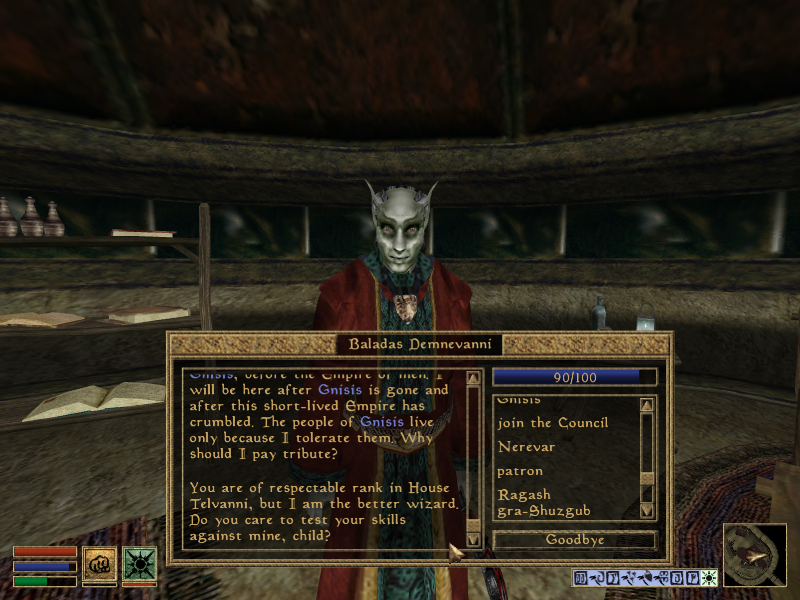Screen dimensions: 800x600
Task: Follow the Gnisis link after 'people of'
Action: click(x=381, y=421)
